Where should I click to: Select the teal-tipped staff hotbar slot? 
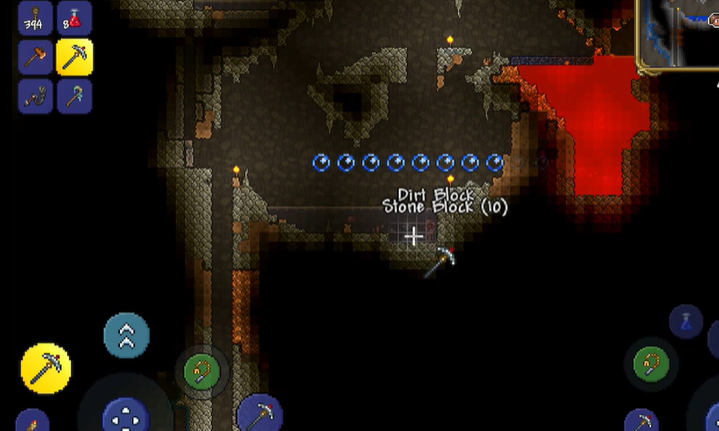(74, 96)
